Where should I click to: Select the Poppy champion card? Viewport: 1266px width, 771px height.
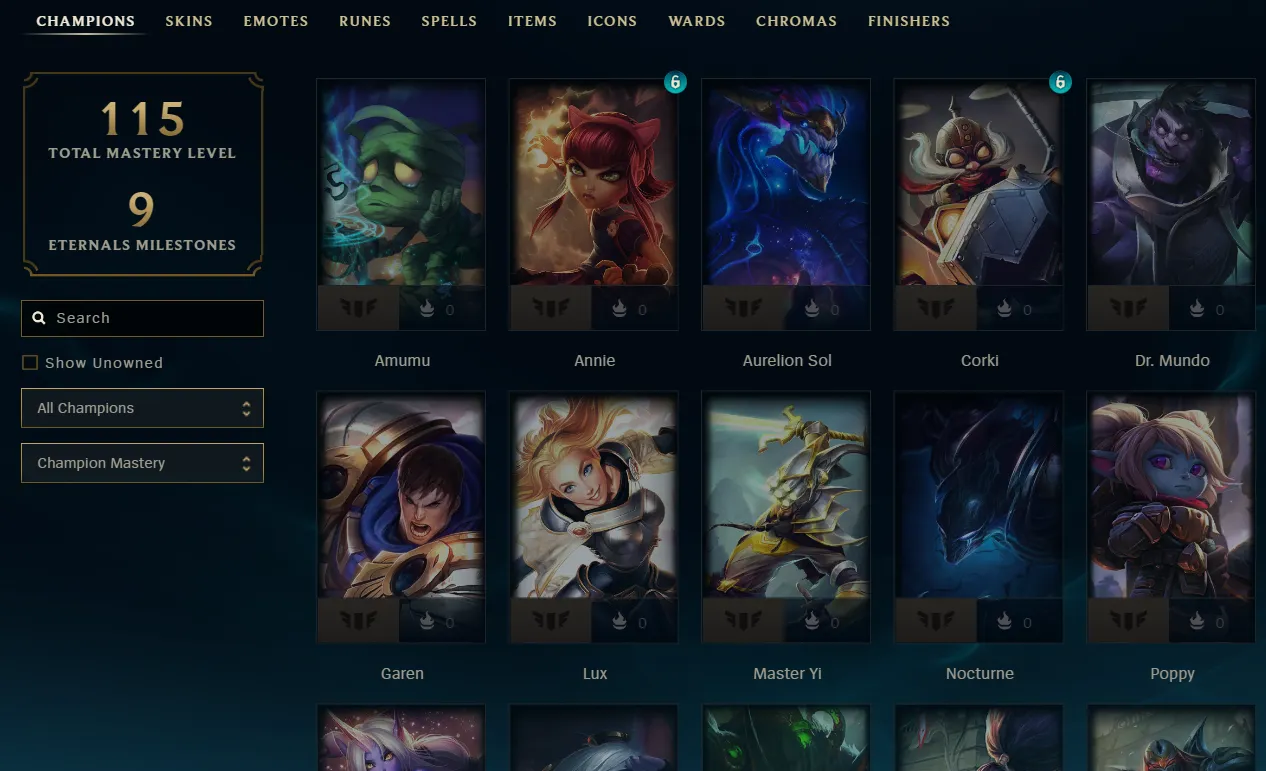pyautogui.click(x=1171, y=497)
